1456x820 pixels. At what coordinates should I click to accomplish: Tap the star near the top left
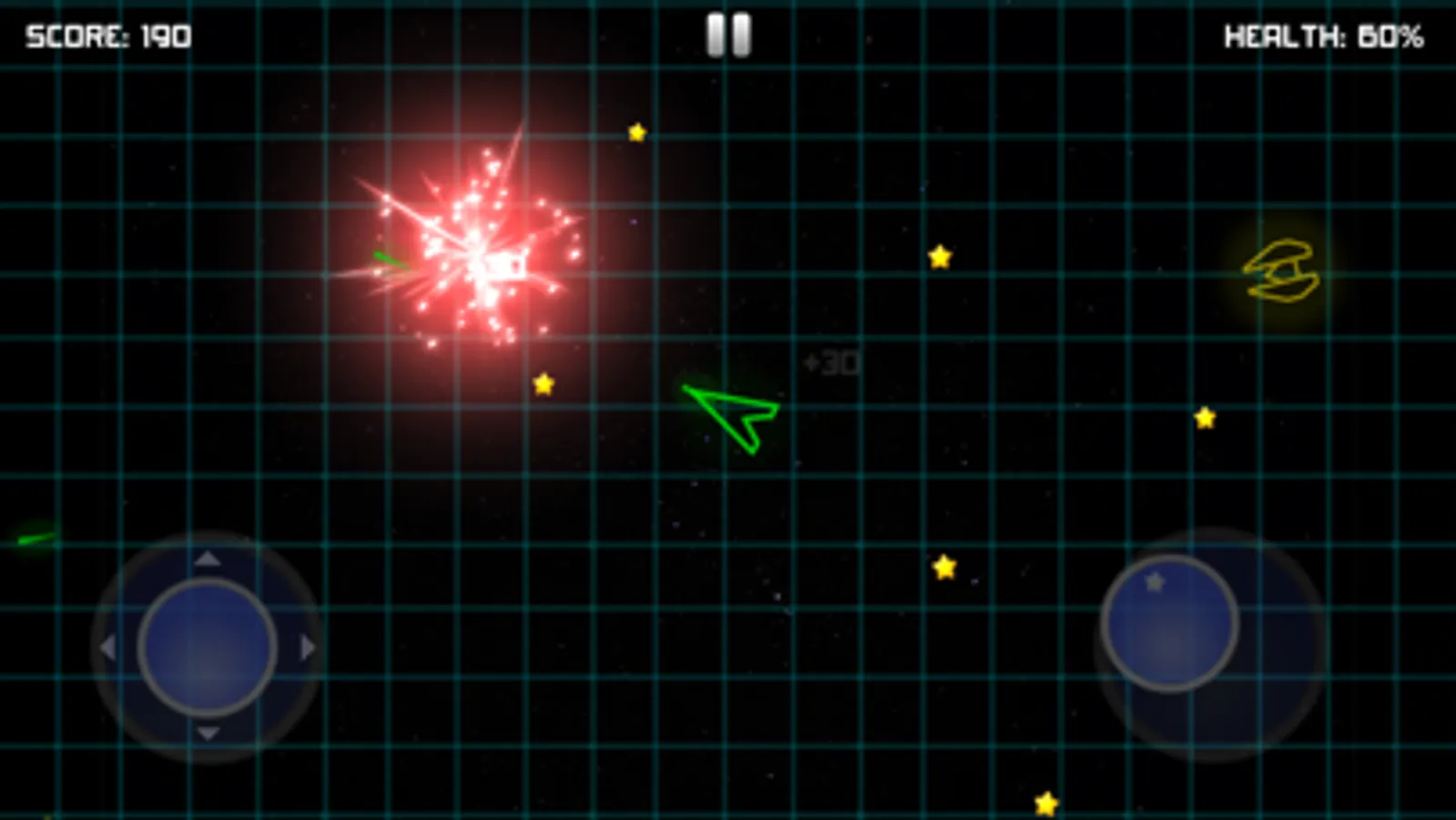(x=636, y=132)
